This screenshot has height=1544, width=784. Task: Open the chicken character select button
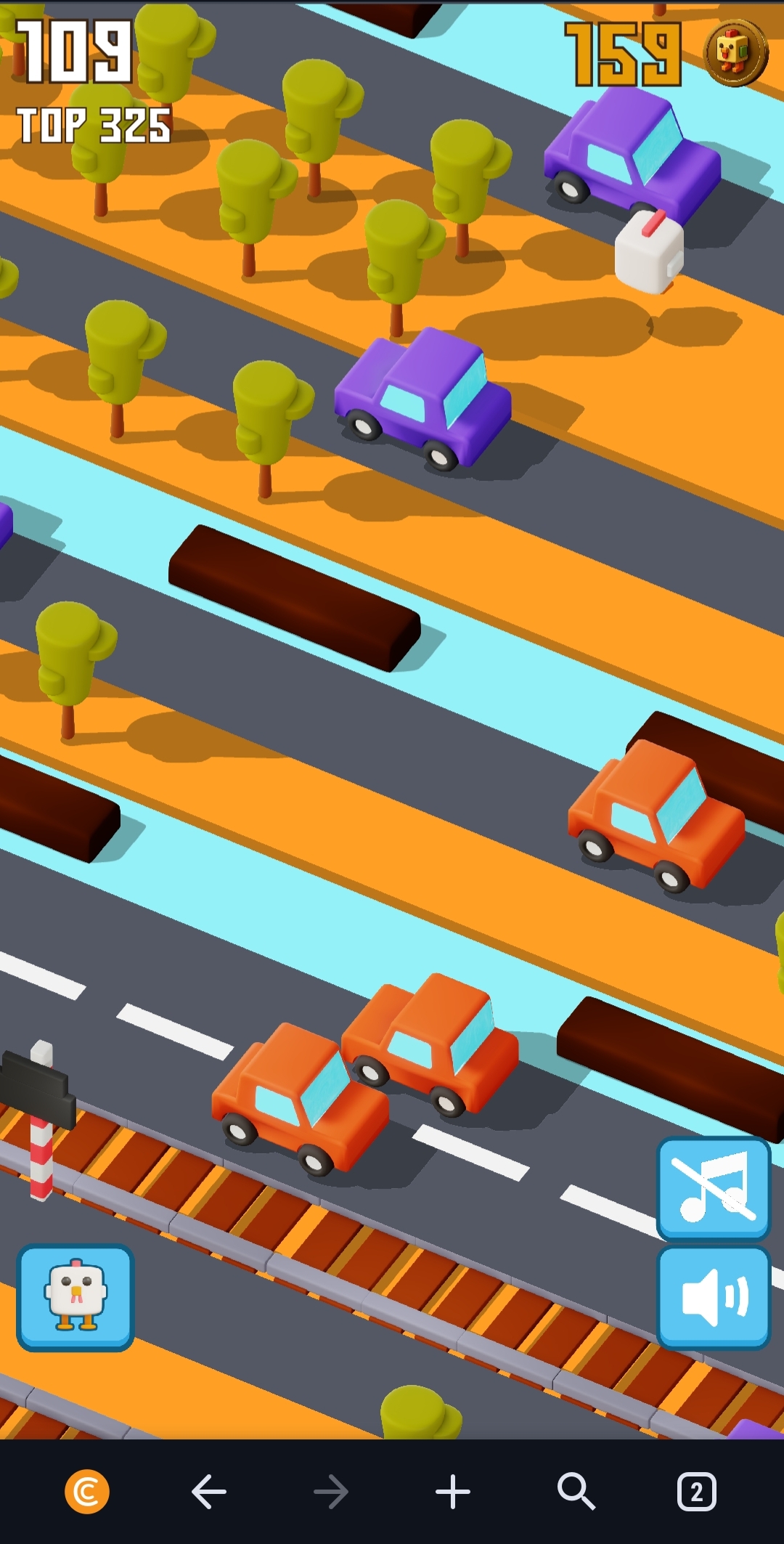[75, 1297]
